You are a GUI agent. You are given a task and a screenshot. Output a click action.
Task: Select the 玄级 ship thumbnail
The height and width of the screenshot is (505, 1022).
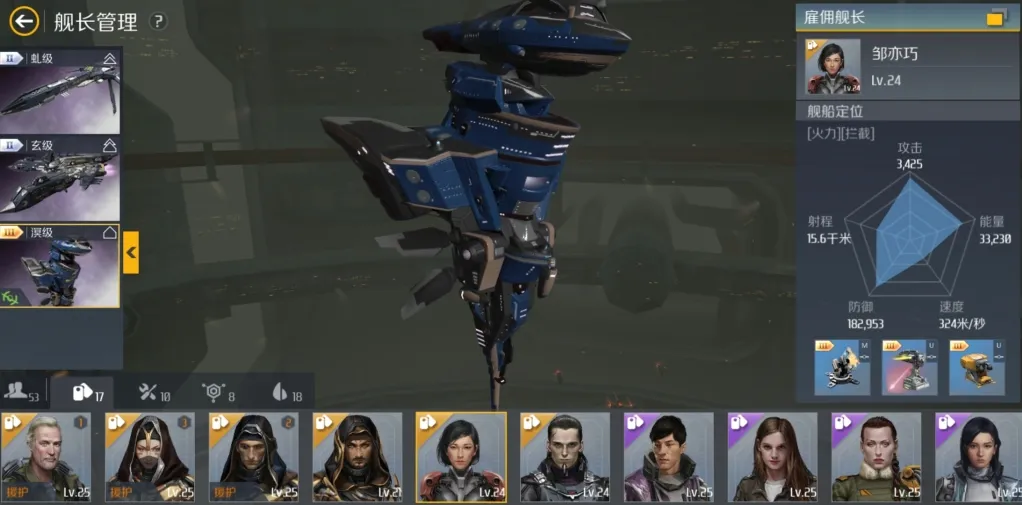(59, 178)
